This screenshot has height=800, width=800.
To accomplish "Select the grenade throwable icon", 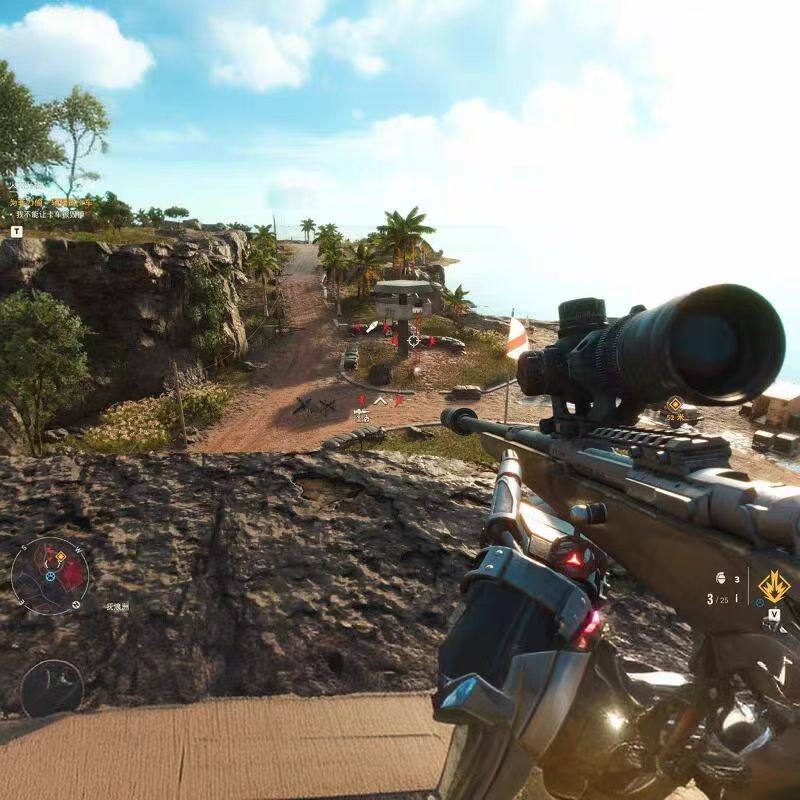I will 721,577.
